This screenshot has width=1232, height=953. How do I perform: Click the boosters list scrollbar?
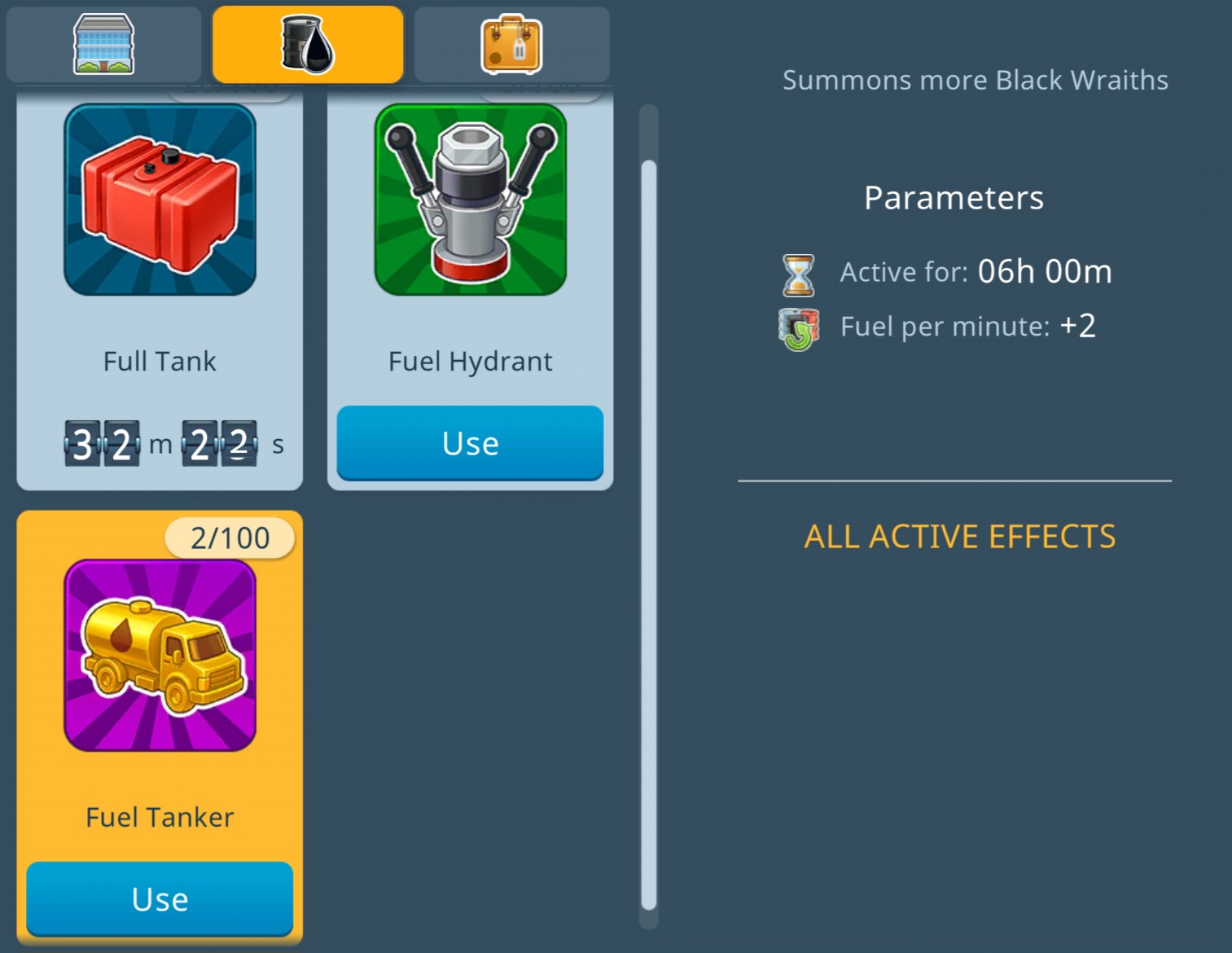pyautogui.click(x=649, y=534)
